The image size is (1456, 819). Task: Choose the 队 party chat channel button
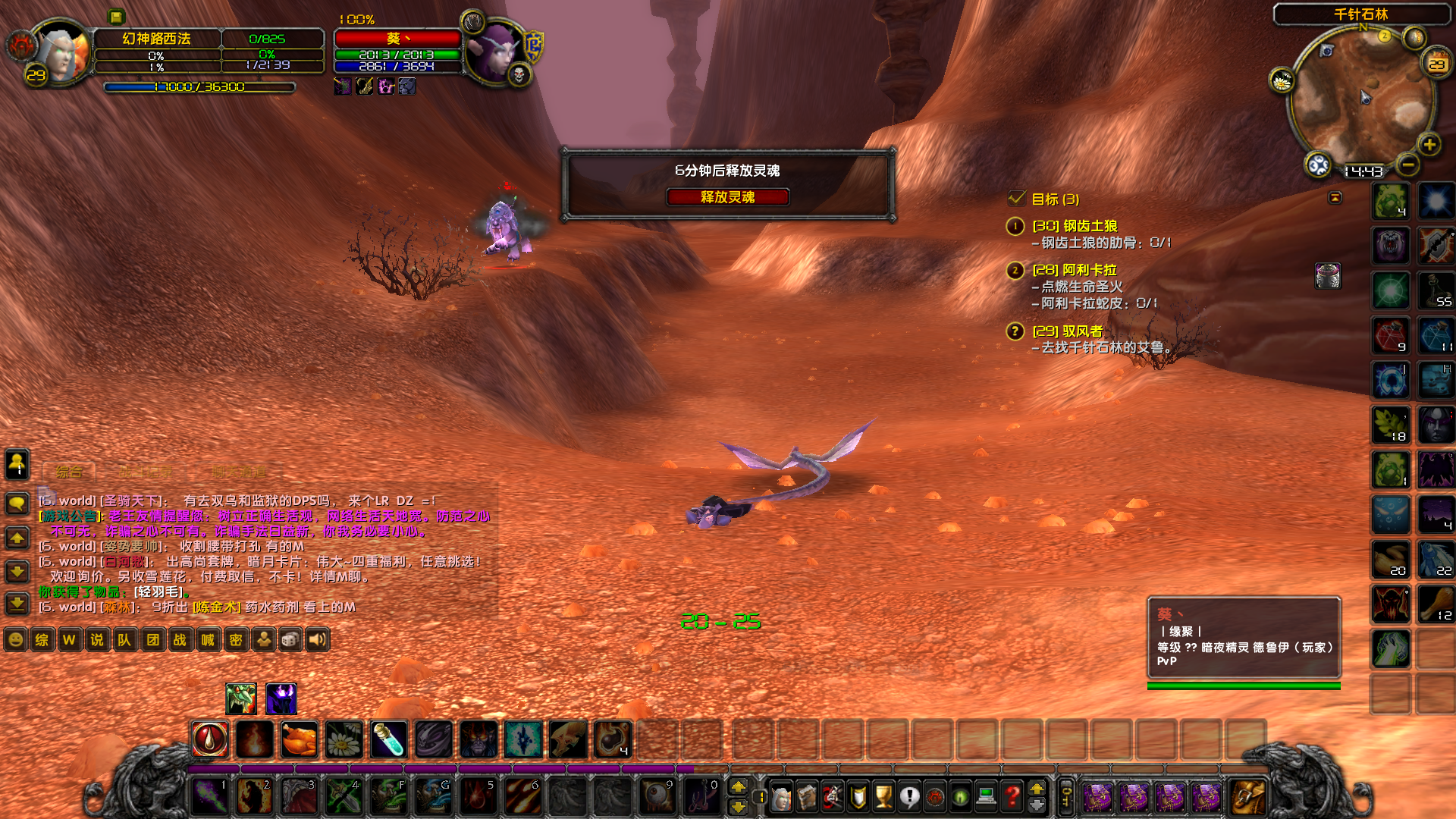tap(124, 639)
